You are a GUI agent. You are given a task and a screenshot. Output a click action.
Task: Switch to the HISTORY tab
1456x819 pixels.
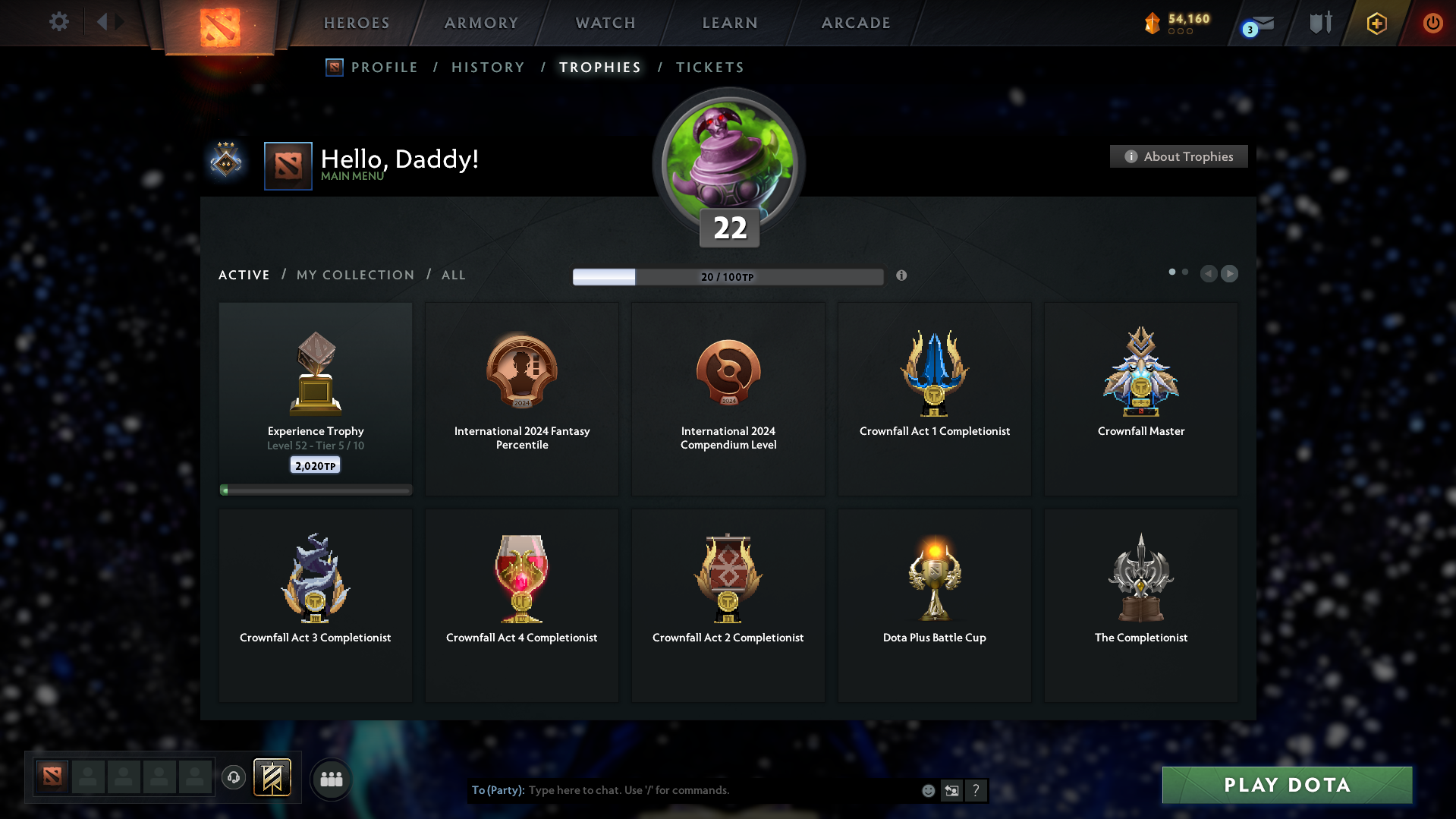[x=488, y=67]
